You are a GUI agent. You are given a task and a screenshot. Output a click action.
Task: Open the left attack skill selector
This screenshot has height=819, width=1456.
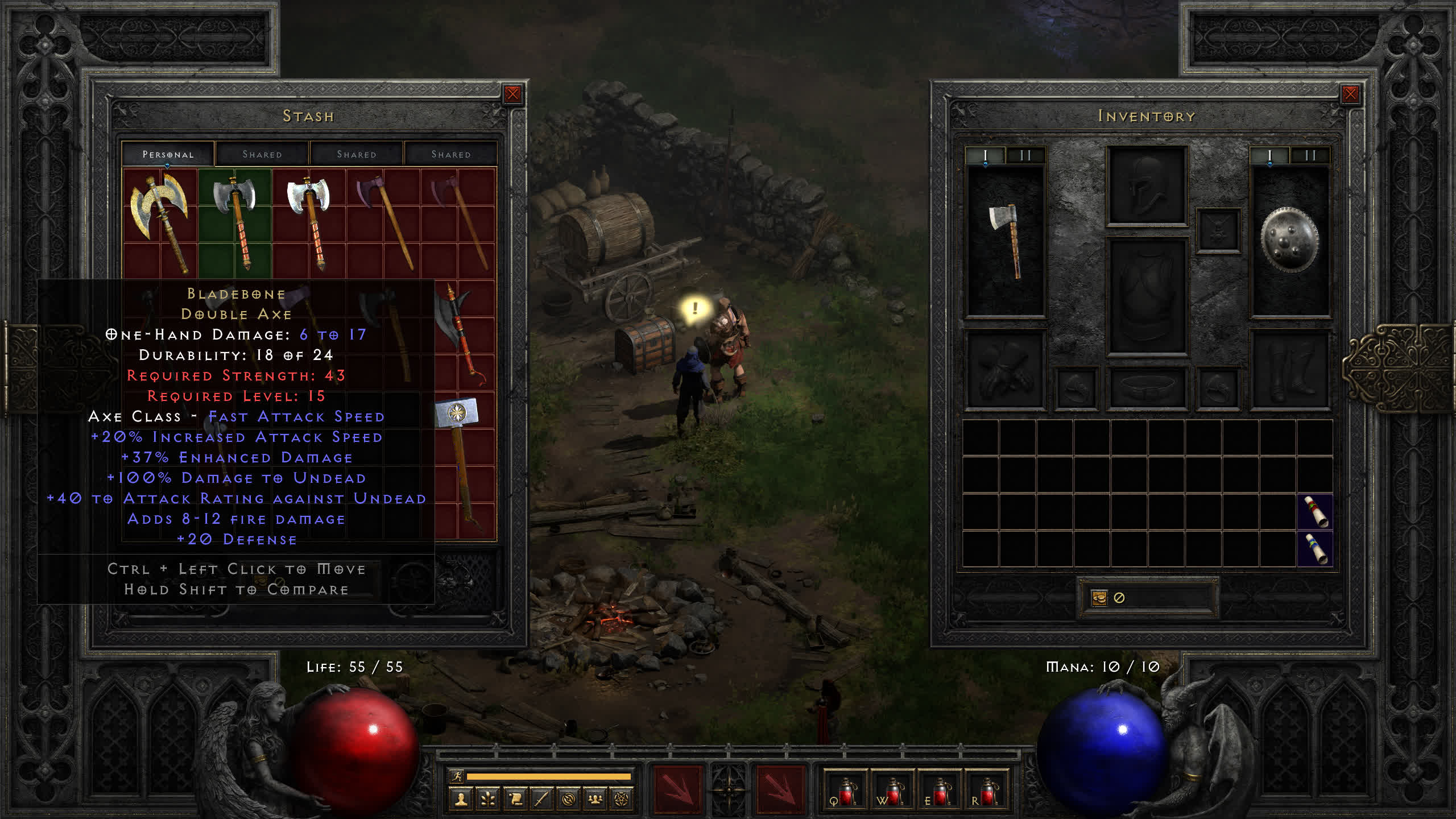tap(677, 789)
